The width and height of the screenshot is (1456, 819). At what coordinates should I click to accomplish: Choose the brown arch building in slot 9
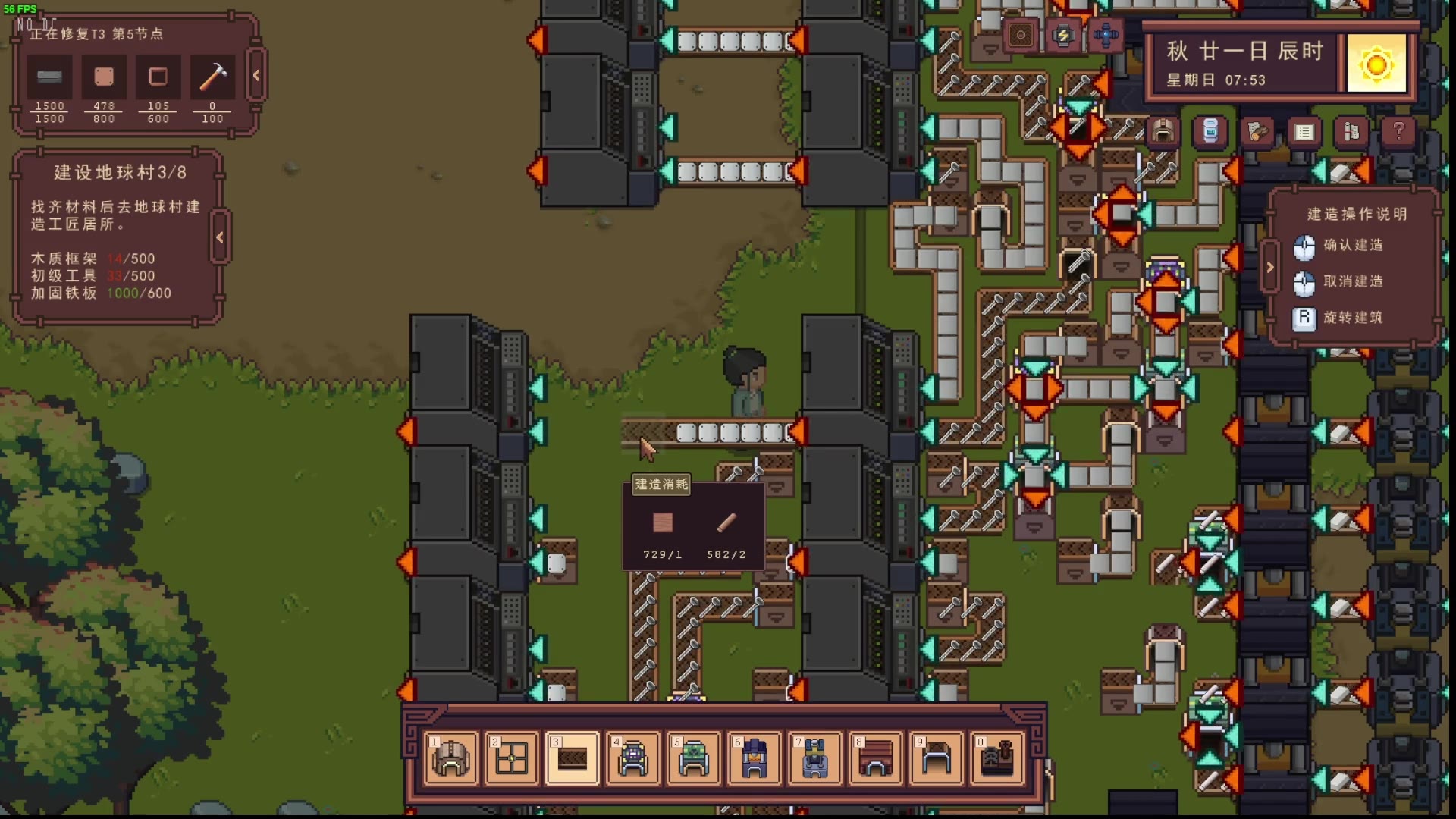[937, 758]
